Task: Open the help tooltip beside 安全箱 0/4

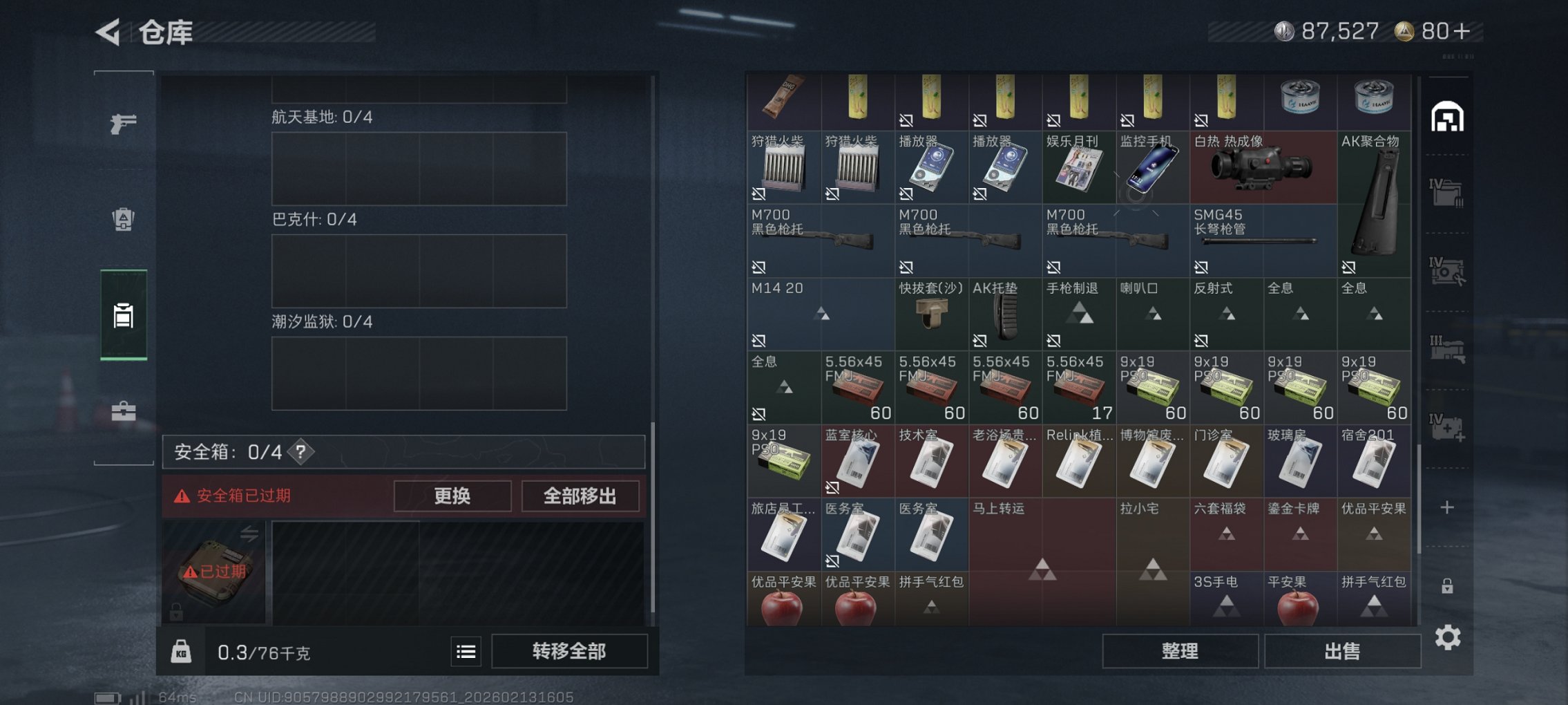Action: point(300,452)
